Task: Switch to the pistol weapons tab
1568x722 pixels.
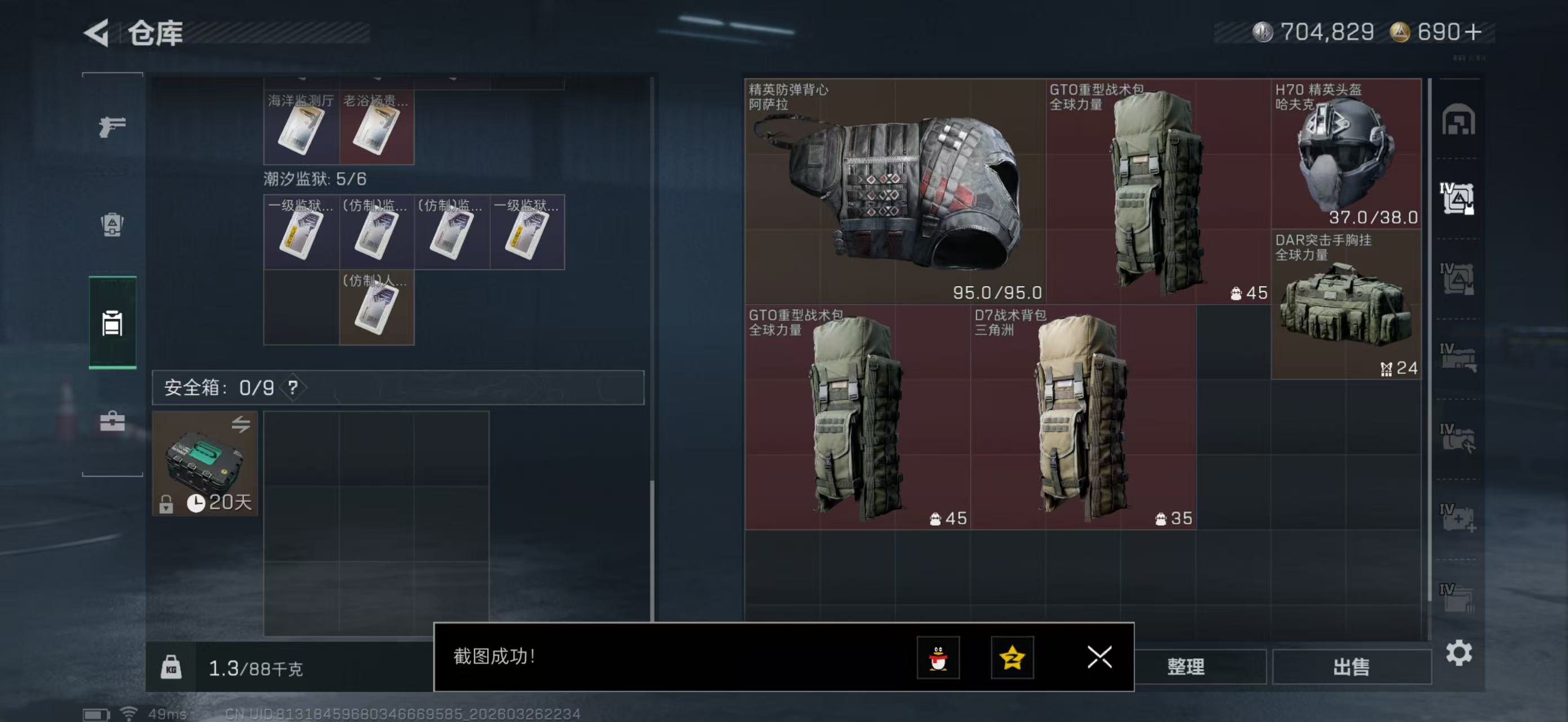Action: (112, 126)
